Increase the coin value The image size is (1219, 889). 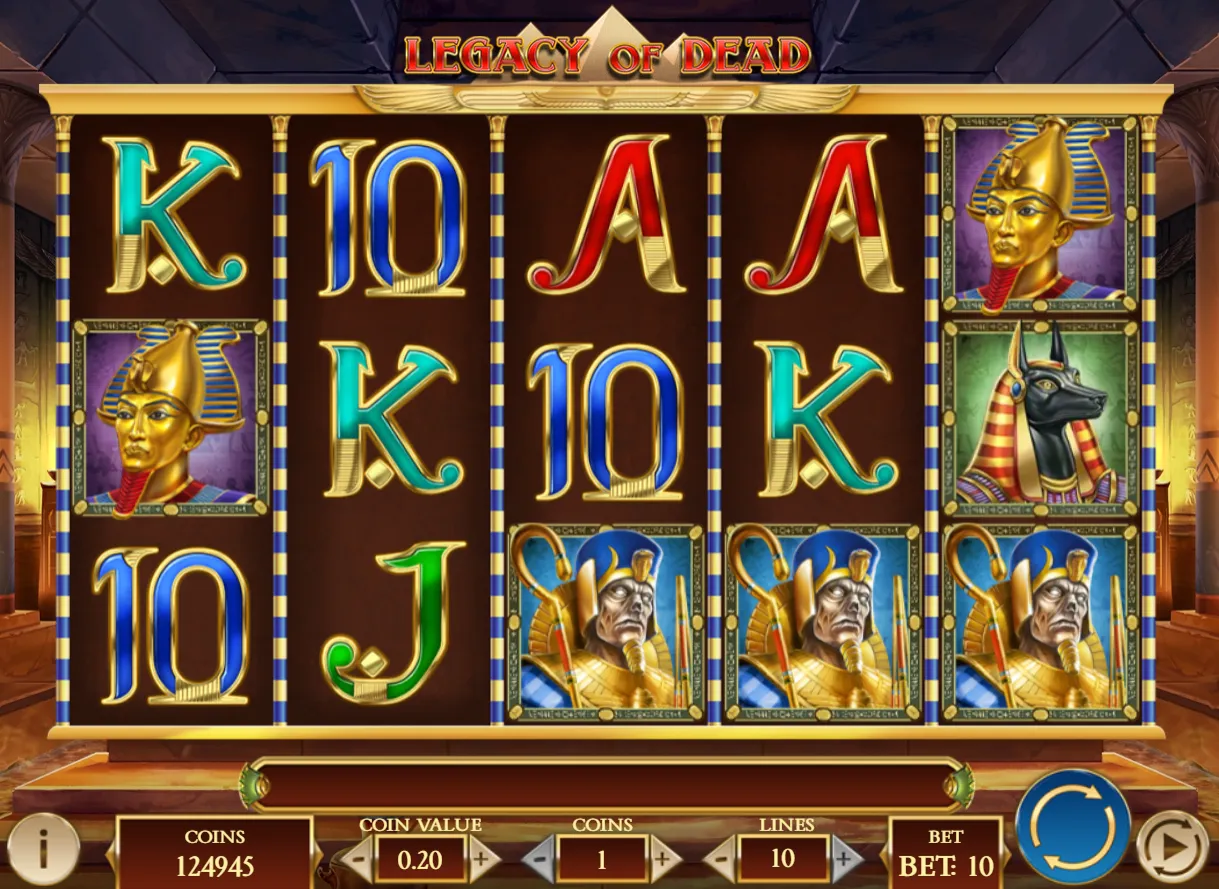[x=482, y=859]
